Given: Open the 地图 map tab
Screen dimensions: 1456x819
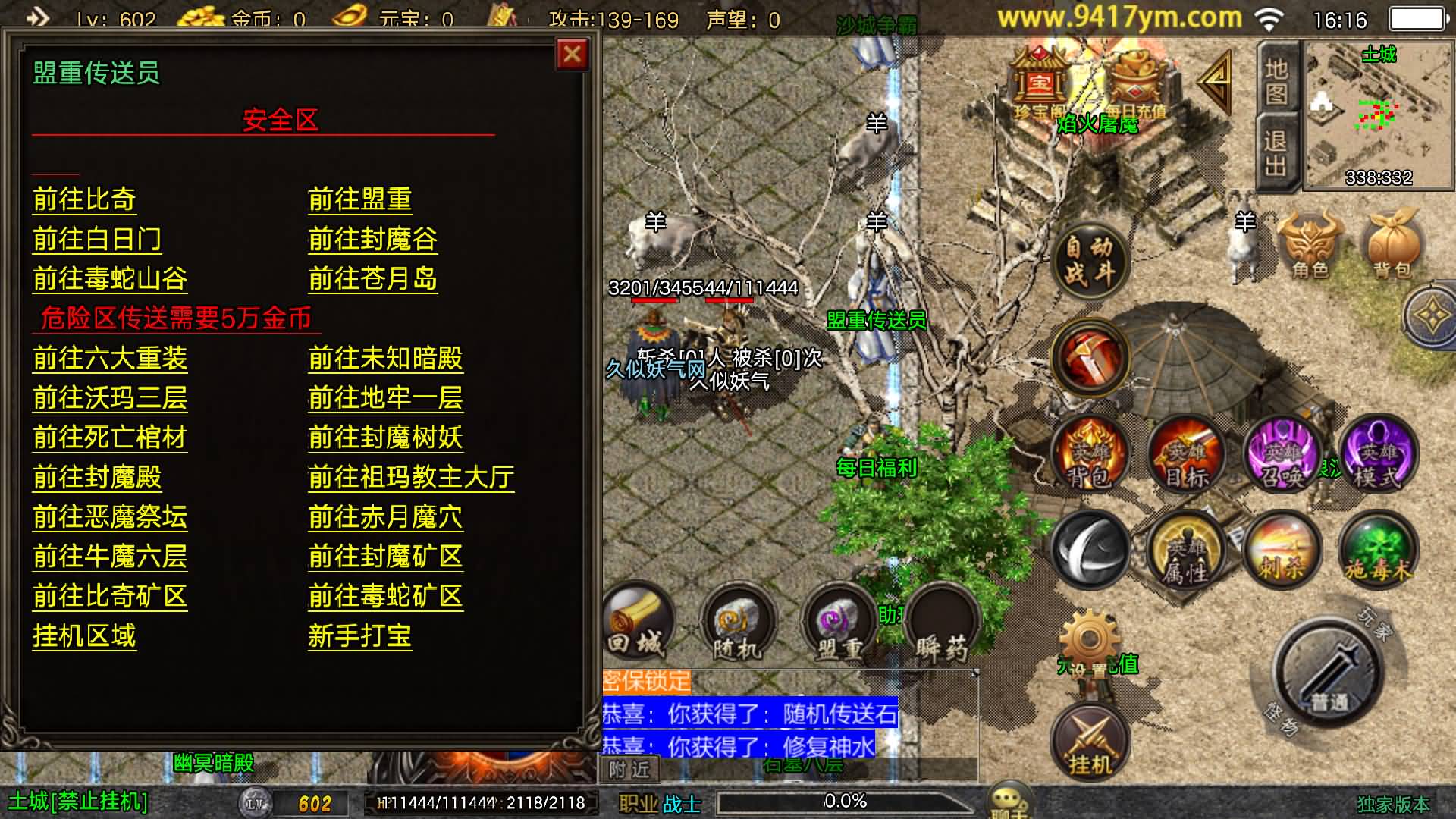Looking at the screenshot, I should [x=1277, y=83].
